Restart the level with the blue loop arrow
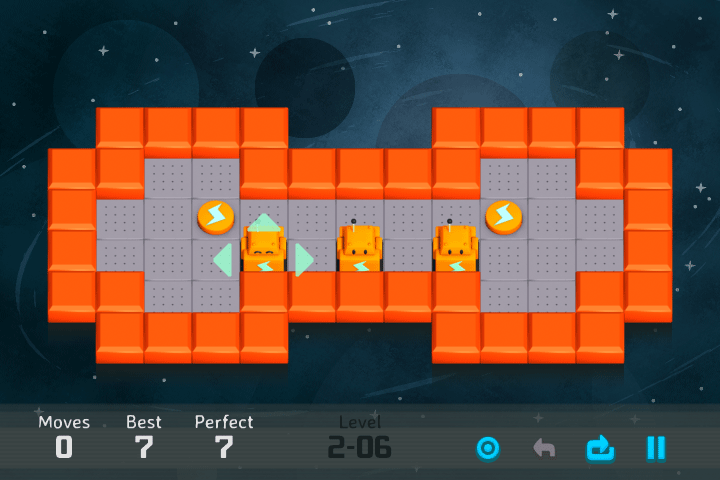This screenshot has height=480, width=720. [x=600, y=448]
